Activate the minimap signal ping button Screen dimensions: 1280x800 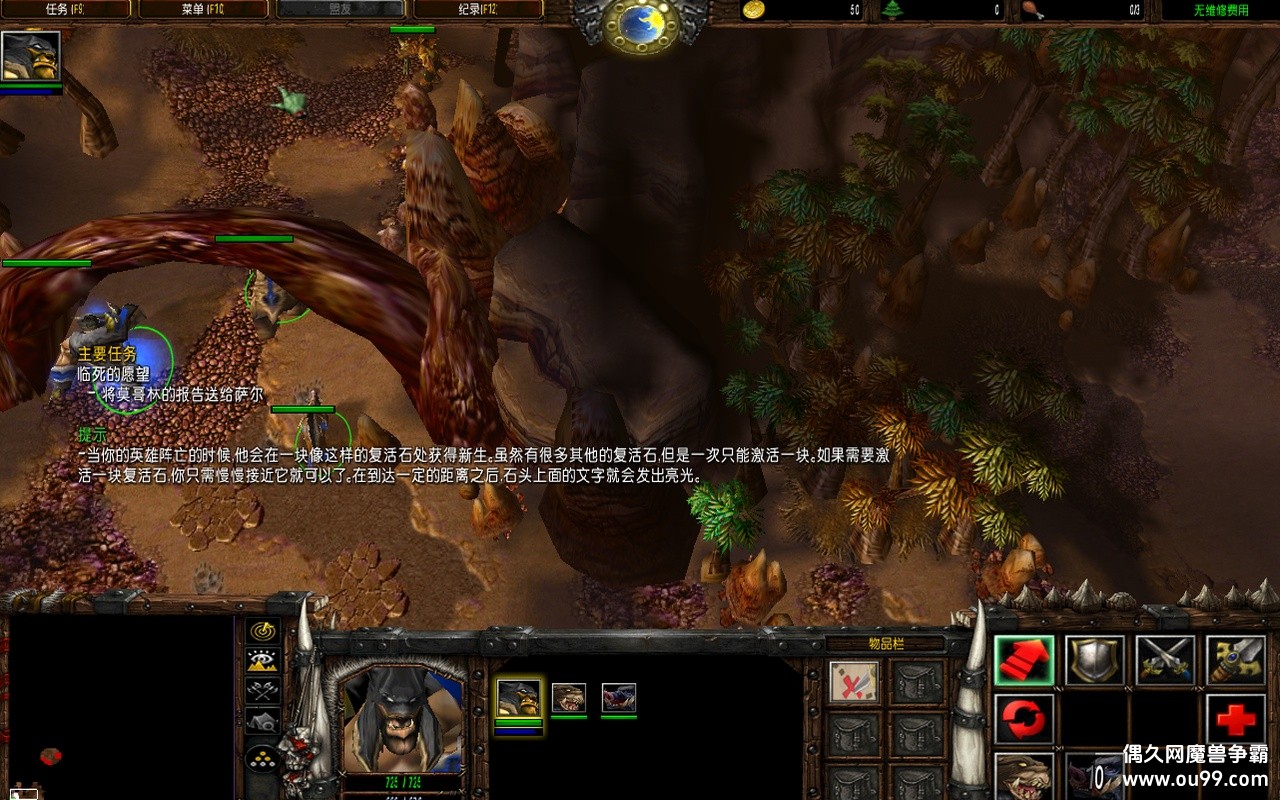tap(263, 631)
